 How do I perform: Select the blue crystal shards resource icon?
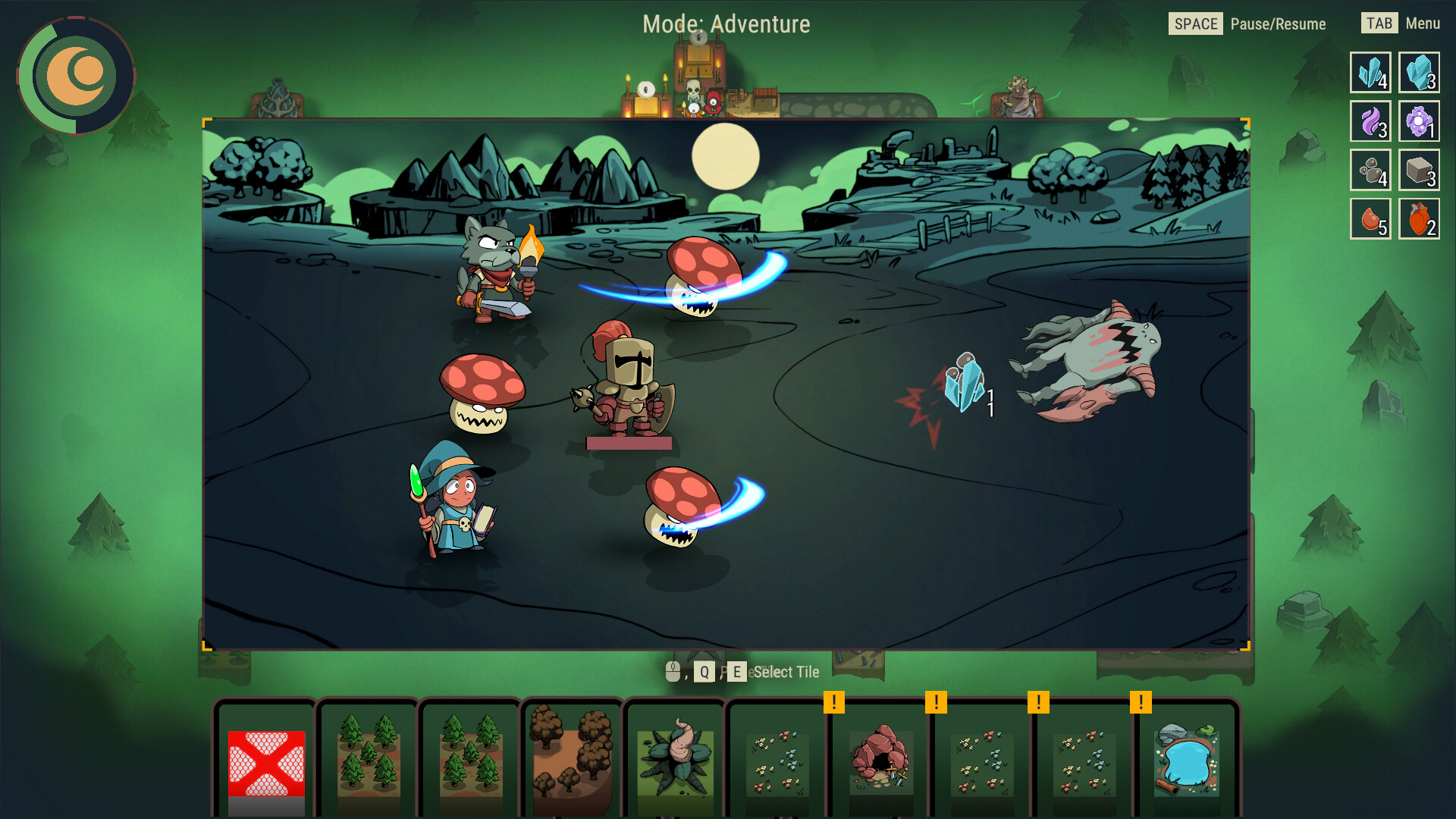(x=1370, y=73)
